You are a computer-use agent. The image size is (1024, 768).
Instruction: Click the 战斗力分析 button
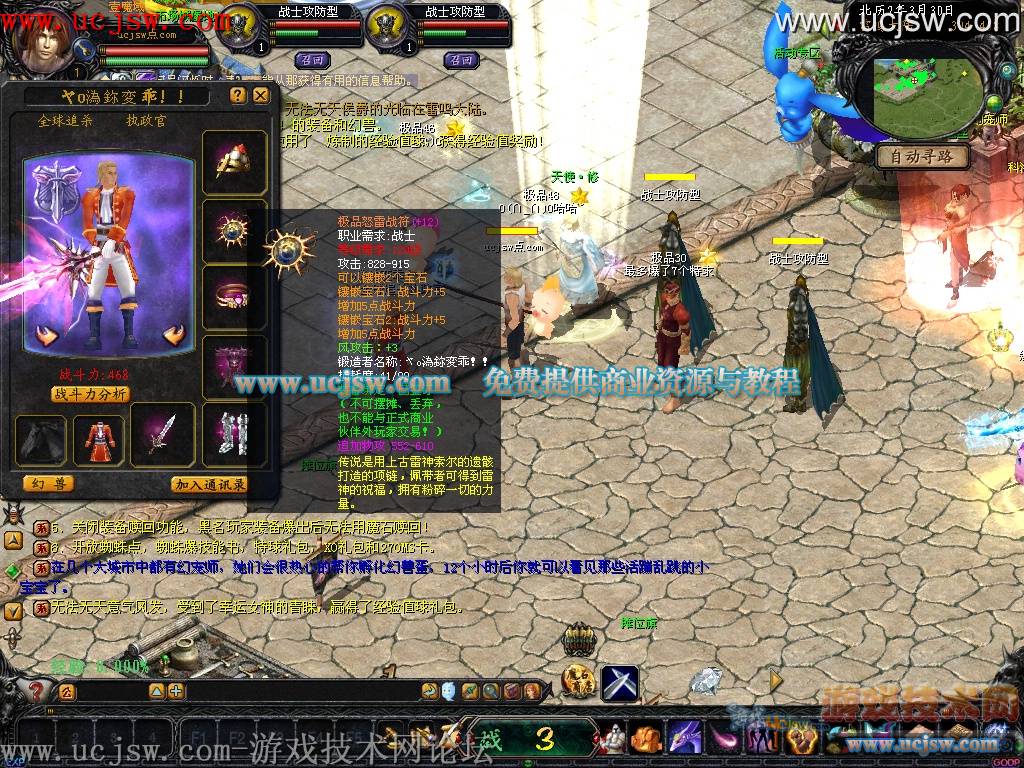coord(90,394)
